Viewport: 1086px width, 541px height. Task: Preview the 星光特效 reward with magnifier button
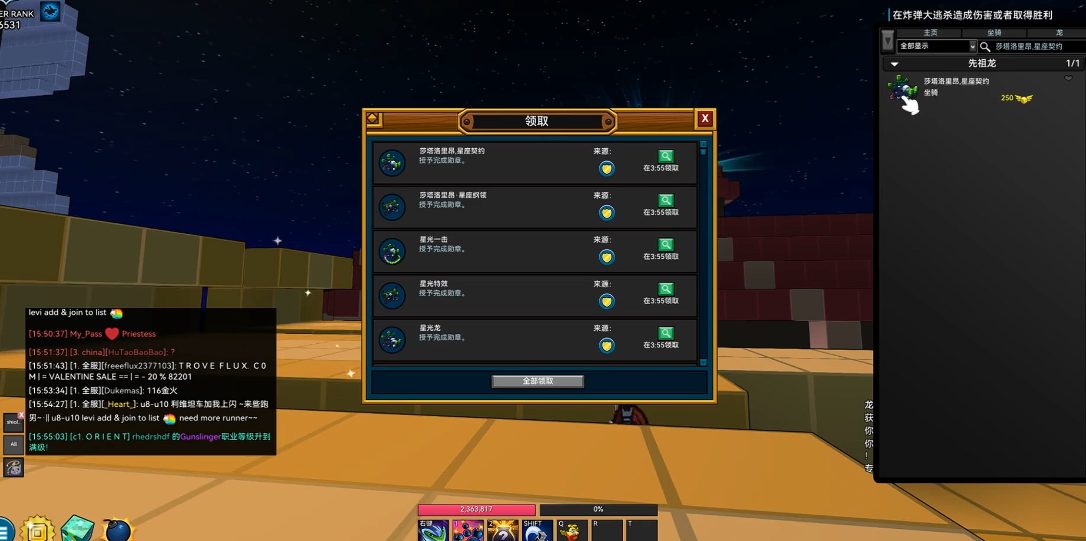666,289
